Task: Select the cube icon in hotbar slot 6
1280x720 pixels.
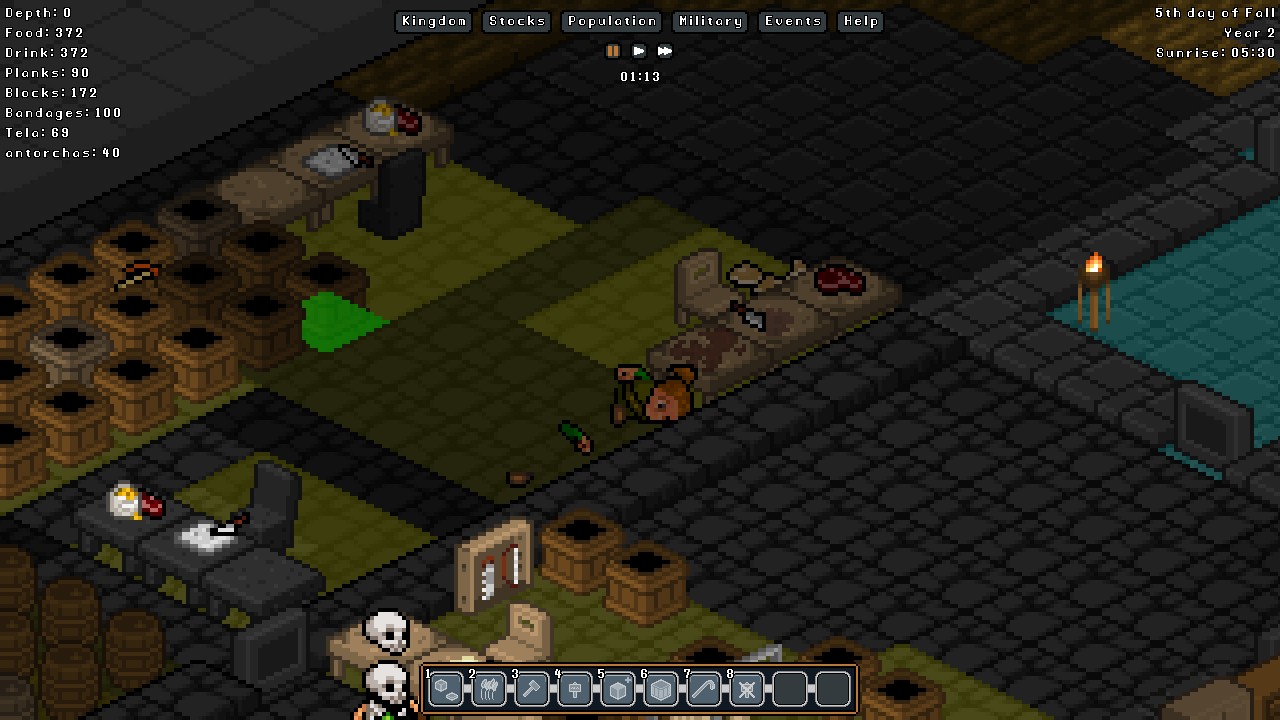Action: coord(660,688)
